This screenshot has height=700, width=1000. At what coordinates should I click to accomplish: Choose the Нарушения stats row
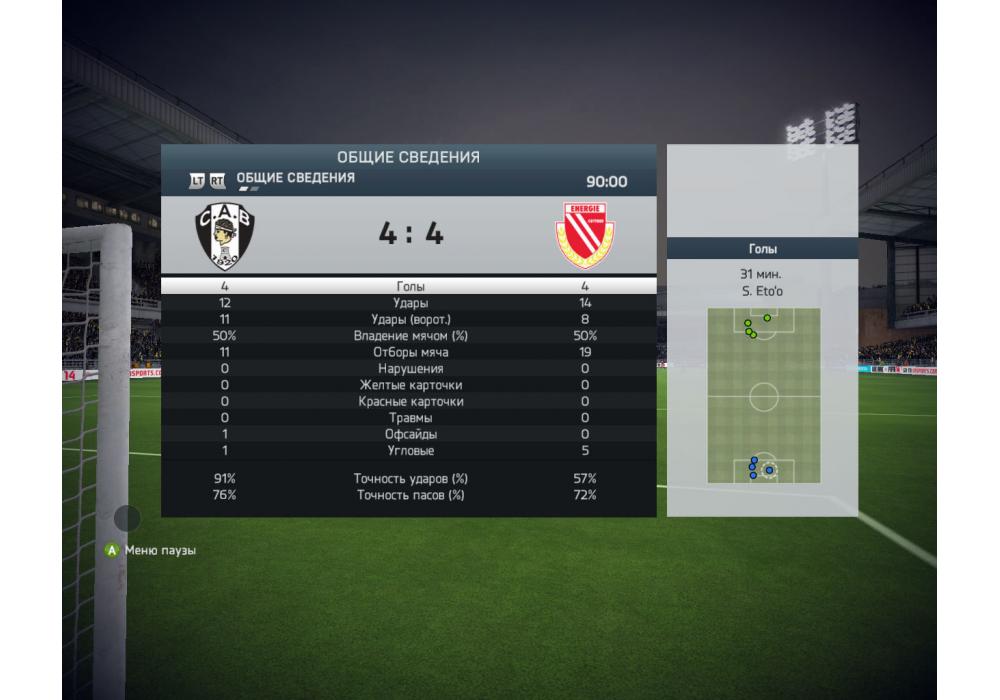[409, 369]
